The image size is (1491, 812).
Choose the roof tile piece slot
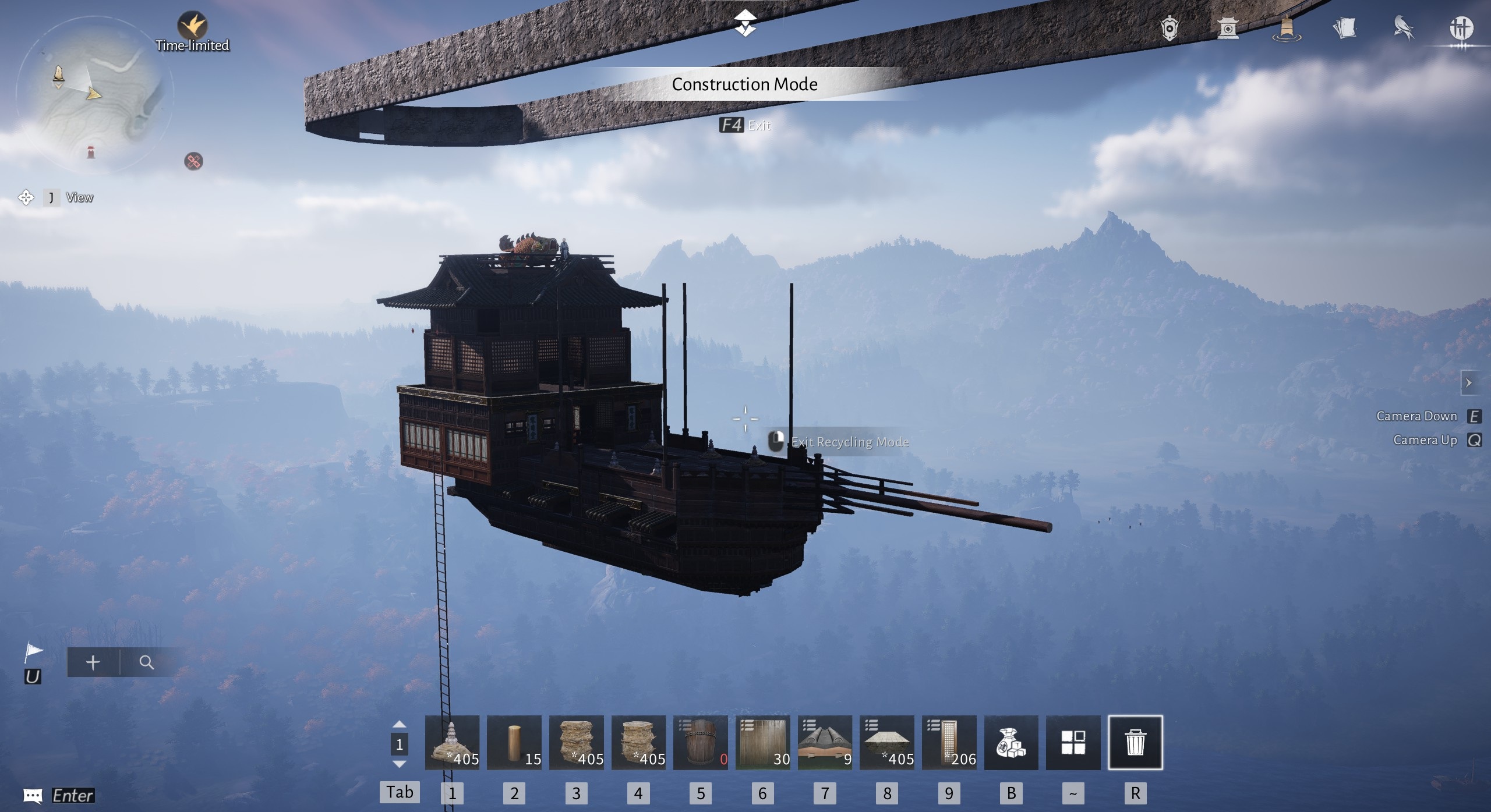pyautogui.click(x=825, y=742)
